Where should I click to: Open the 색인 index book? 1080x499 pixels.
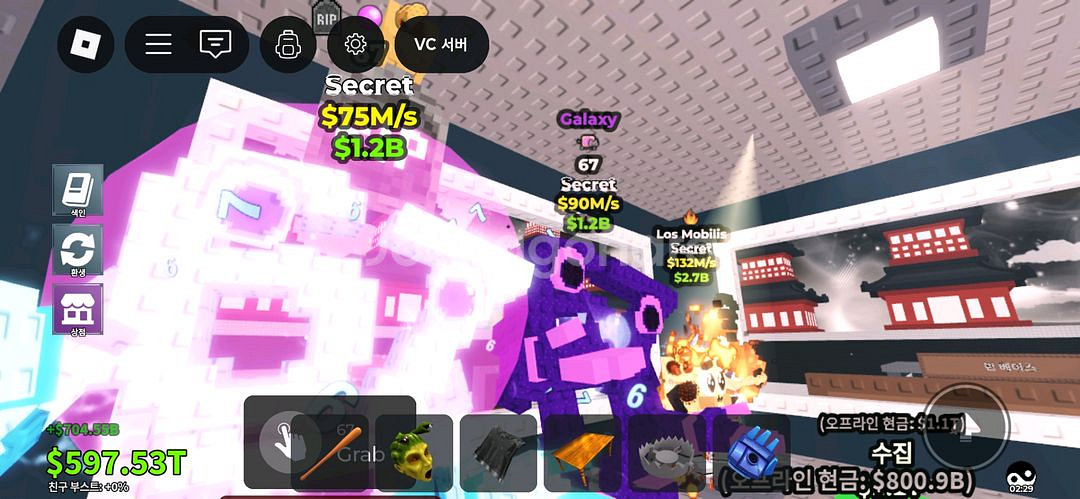pyautogui.click(x=78, y=190)
